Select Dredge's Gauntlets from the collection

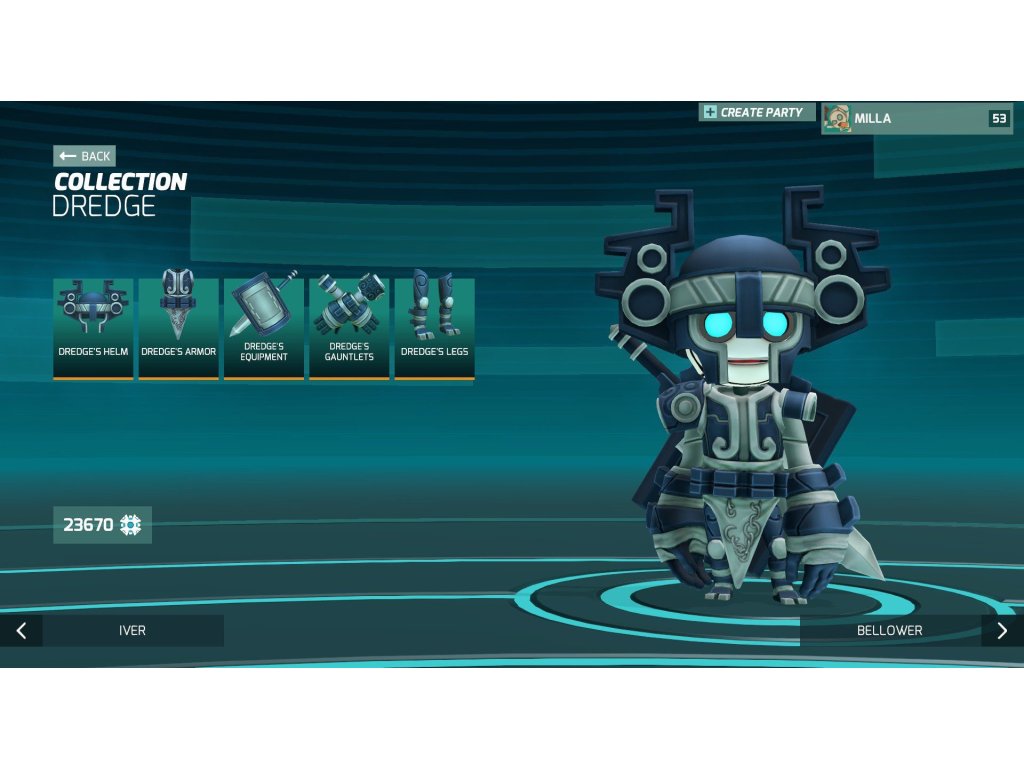[349, 328]
